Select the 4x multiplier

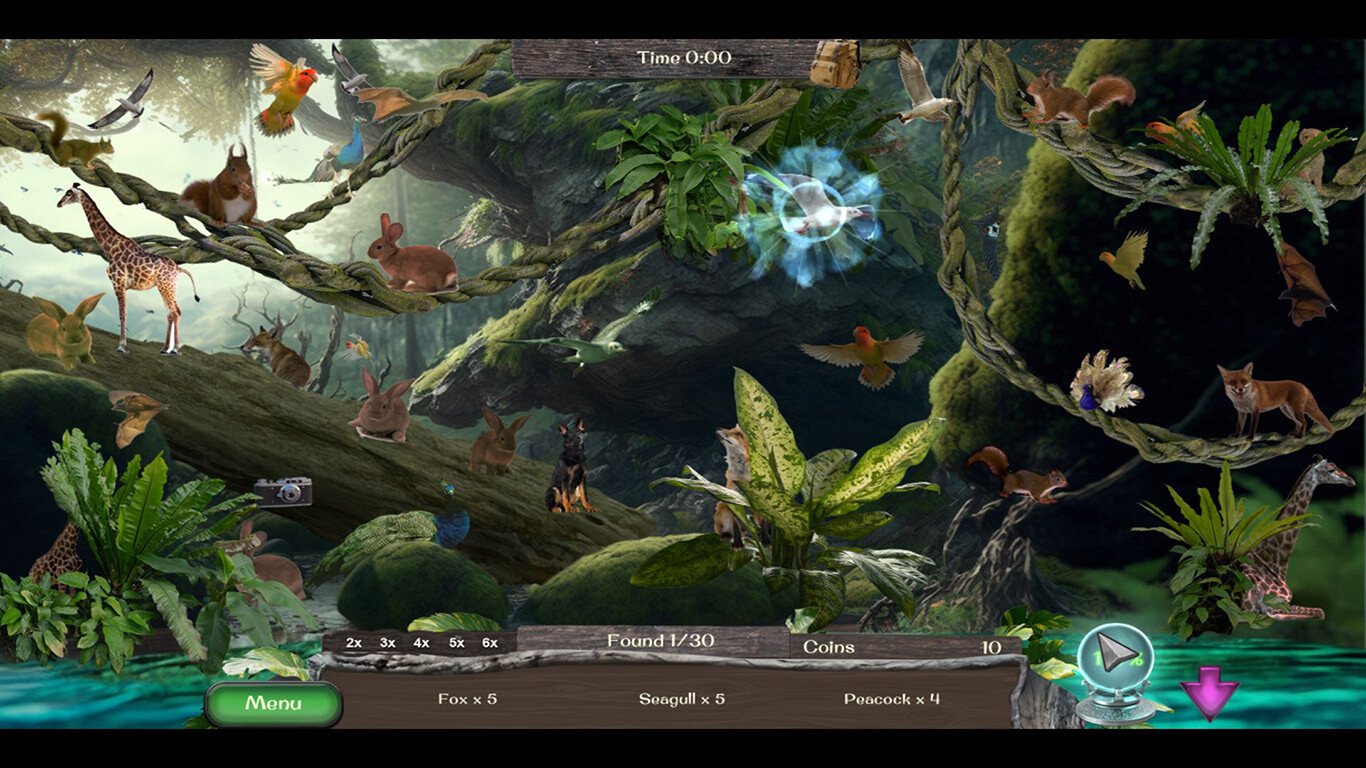click(x=419, y=644)
